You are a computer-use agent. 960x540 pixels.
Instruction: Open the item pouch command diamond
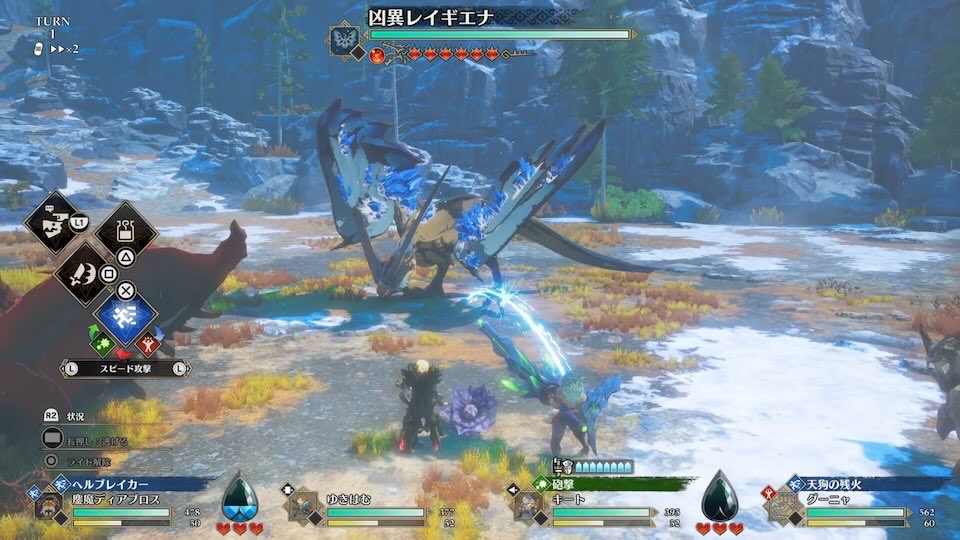pyautogui.click(x=127, y=233)
